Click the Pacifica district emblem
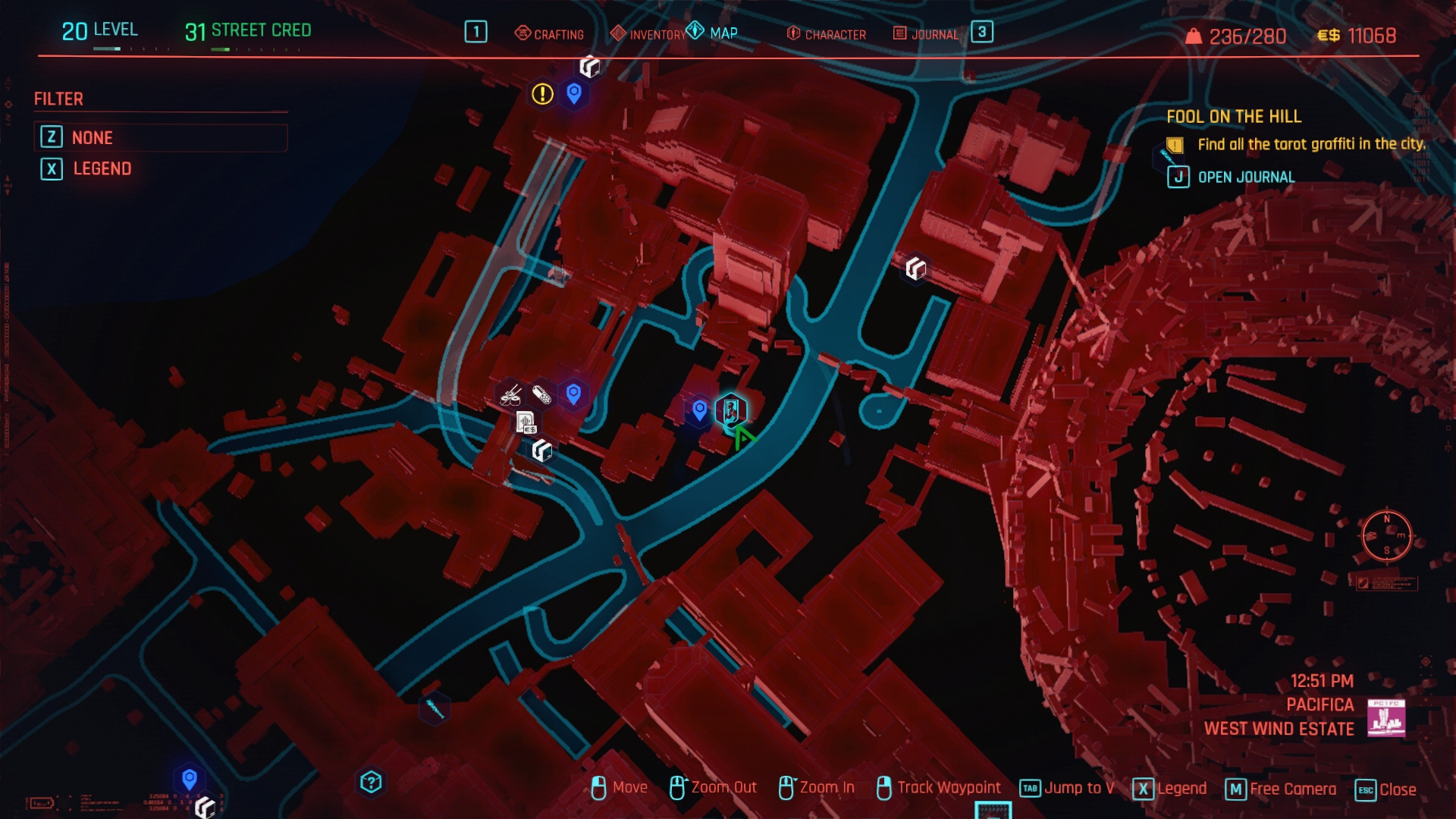Viewport: 1456px width, 819px height. (x=1385, y=718)
